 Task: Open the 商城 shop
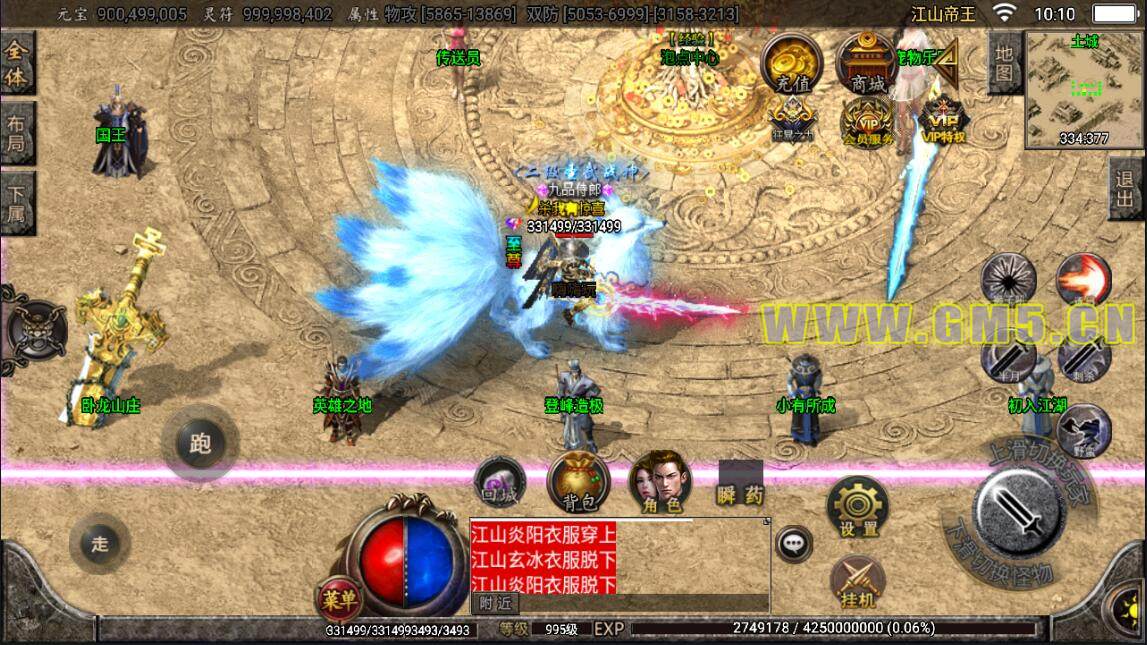point(866,62)
